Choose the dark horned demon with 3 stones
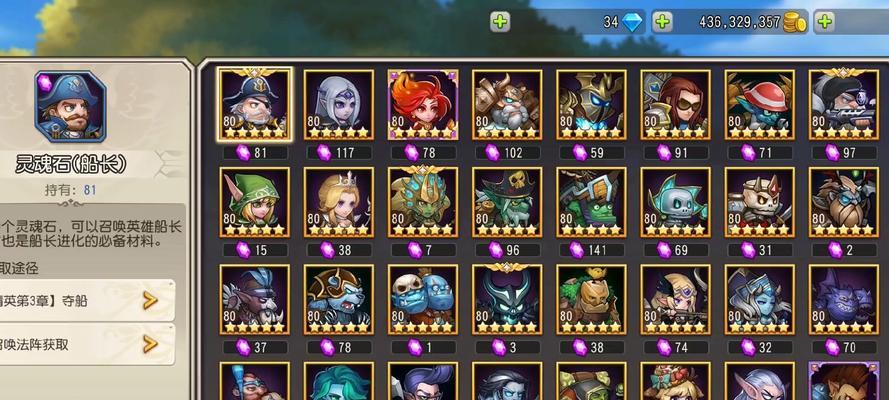The image size is (889, 400). coord(506,299)
